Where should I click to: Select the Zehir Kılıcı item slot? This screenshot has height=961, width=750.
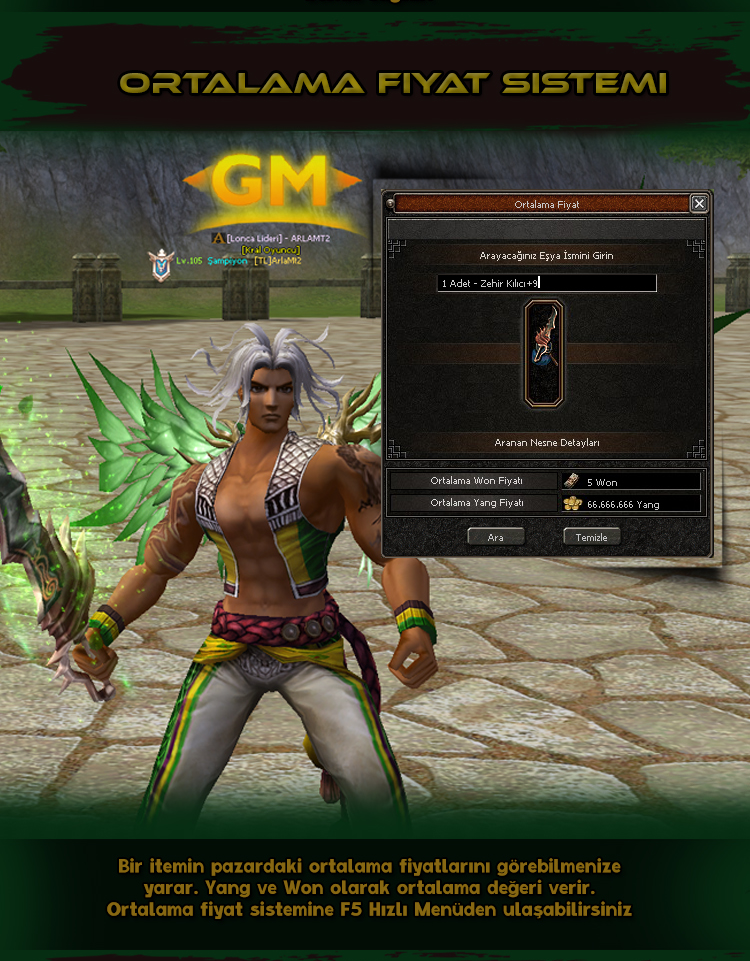pyautogui.click(x=544, y=353)
